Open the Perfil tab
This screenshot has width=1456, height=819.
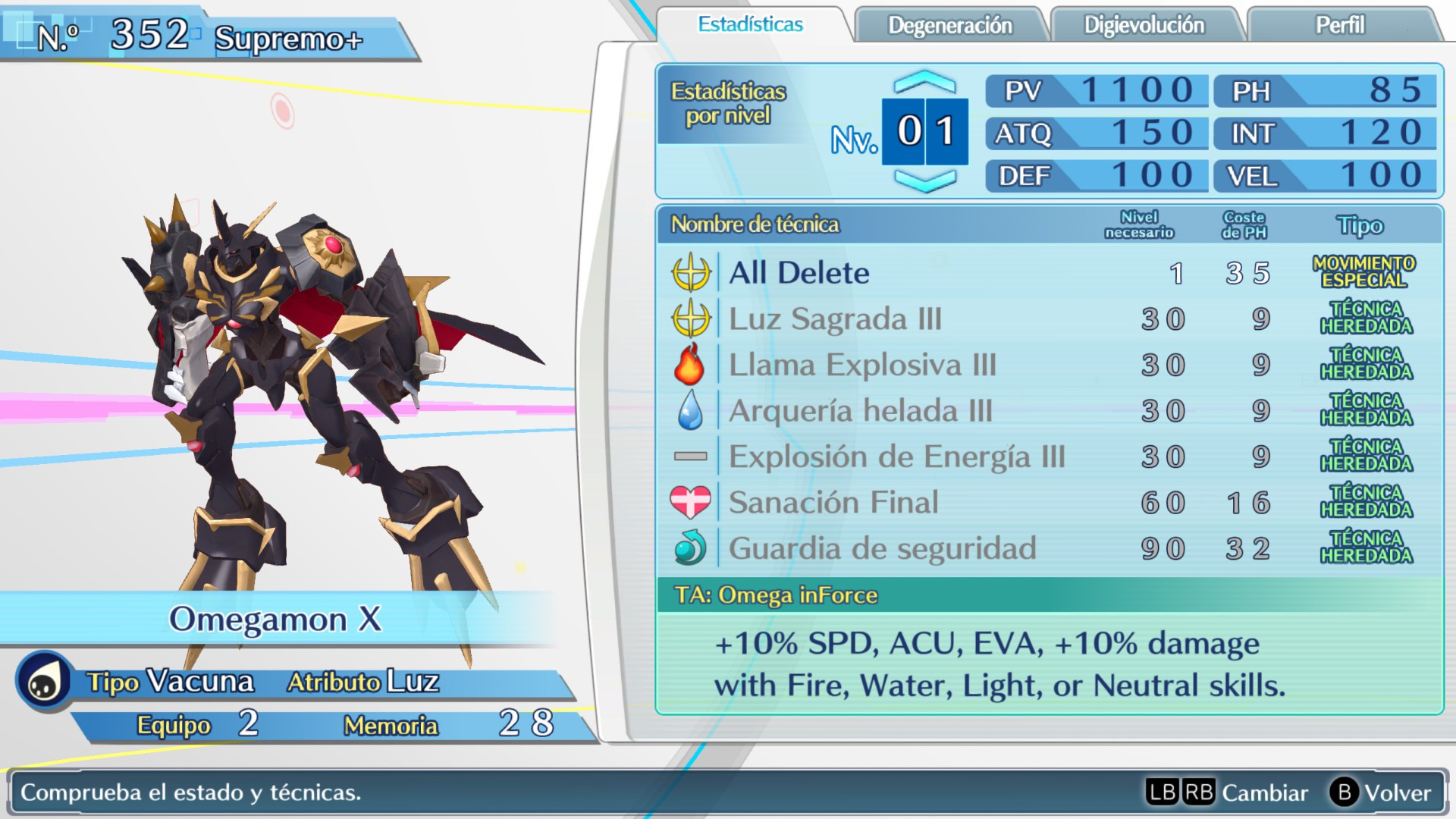[1338, 25]
